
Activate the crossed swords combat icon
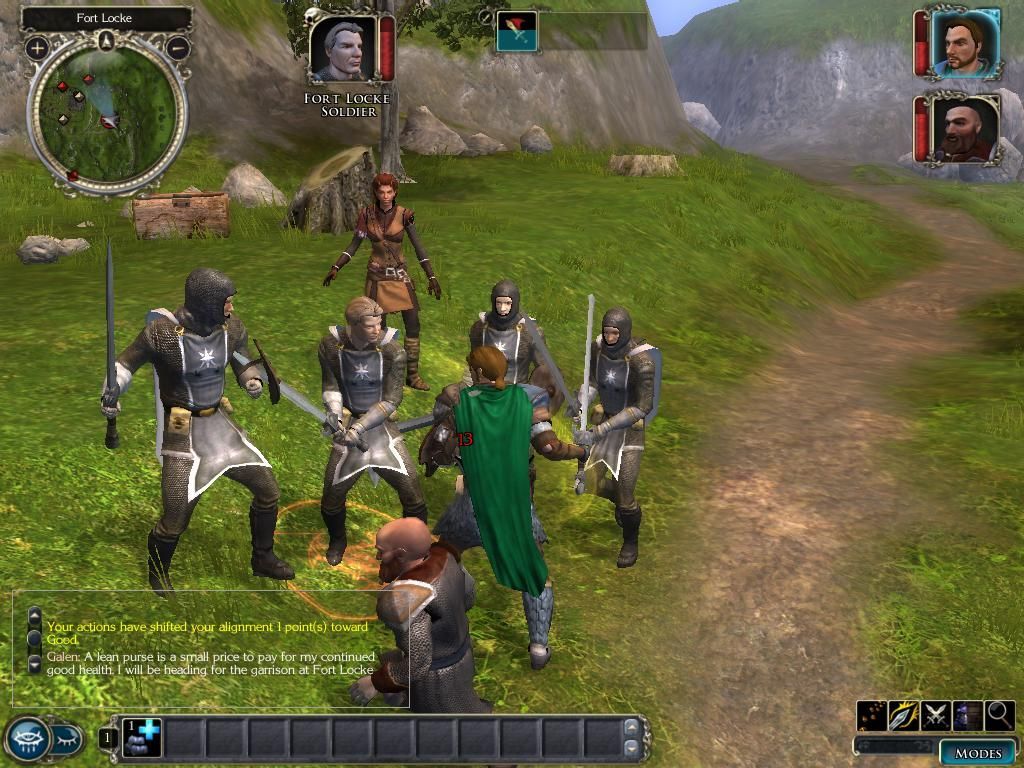tap(936, 715)
